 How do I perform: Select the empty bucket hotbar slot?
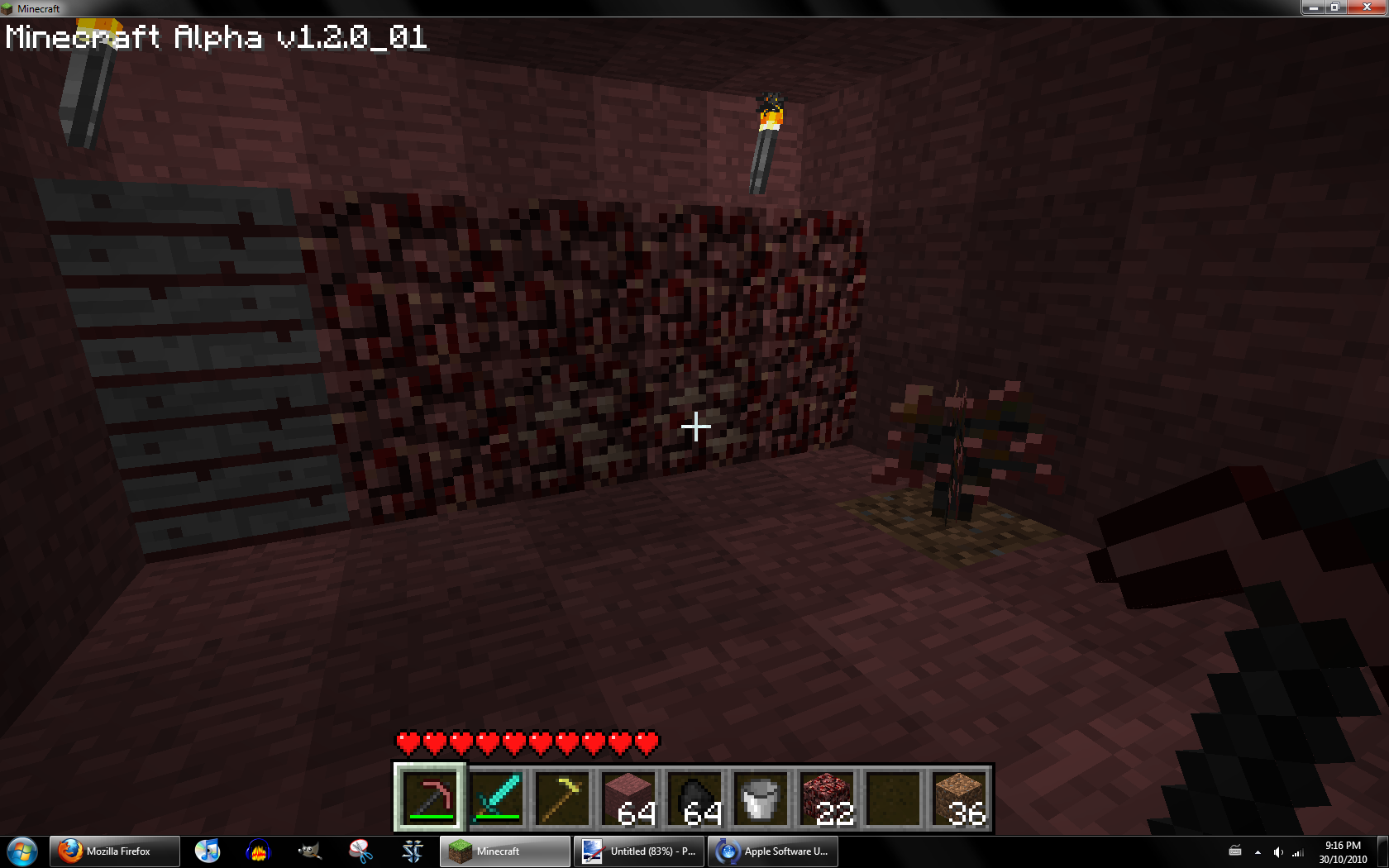761,798
